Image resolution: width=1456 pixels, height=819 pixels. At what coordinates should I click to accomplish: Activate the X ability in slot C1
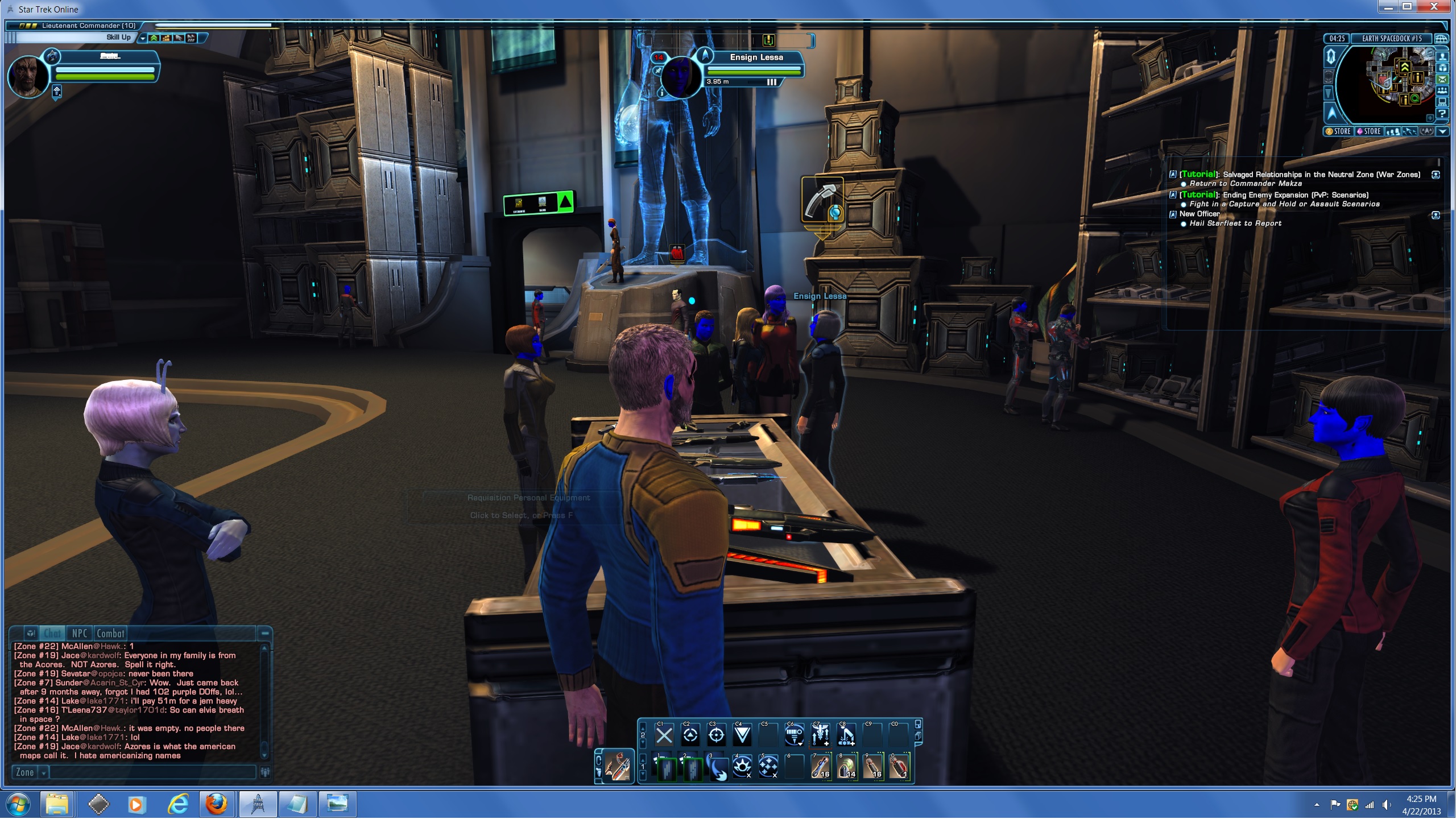click(x=664, y=736)
